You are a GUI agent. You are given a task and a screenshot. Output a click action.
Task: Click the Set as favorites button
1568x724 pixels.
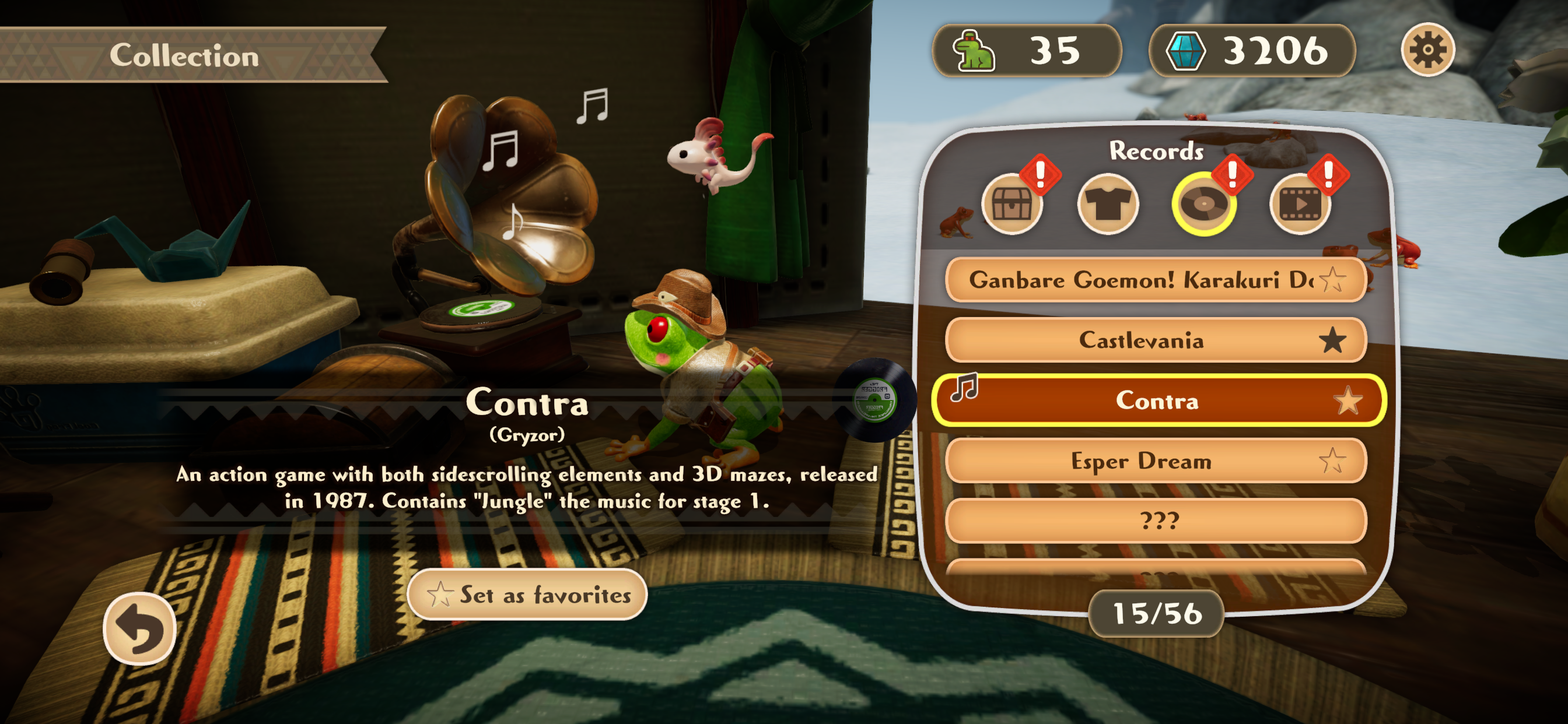click(x=527, y=594)
